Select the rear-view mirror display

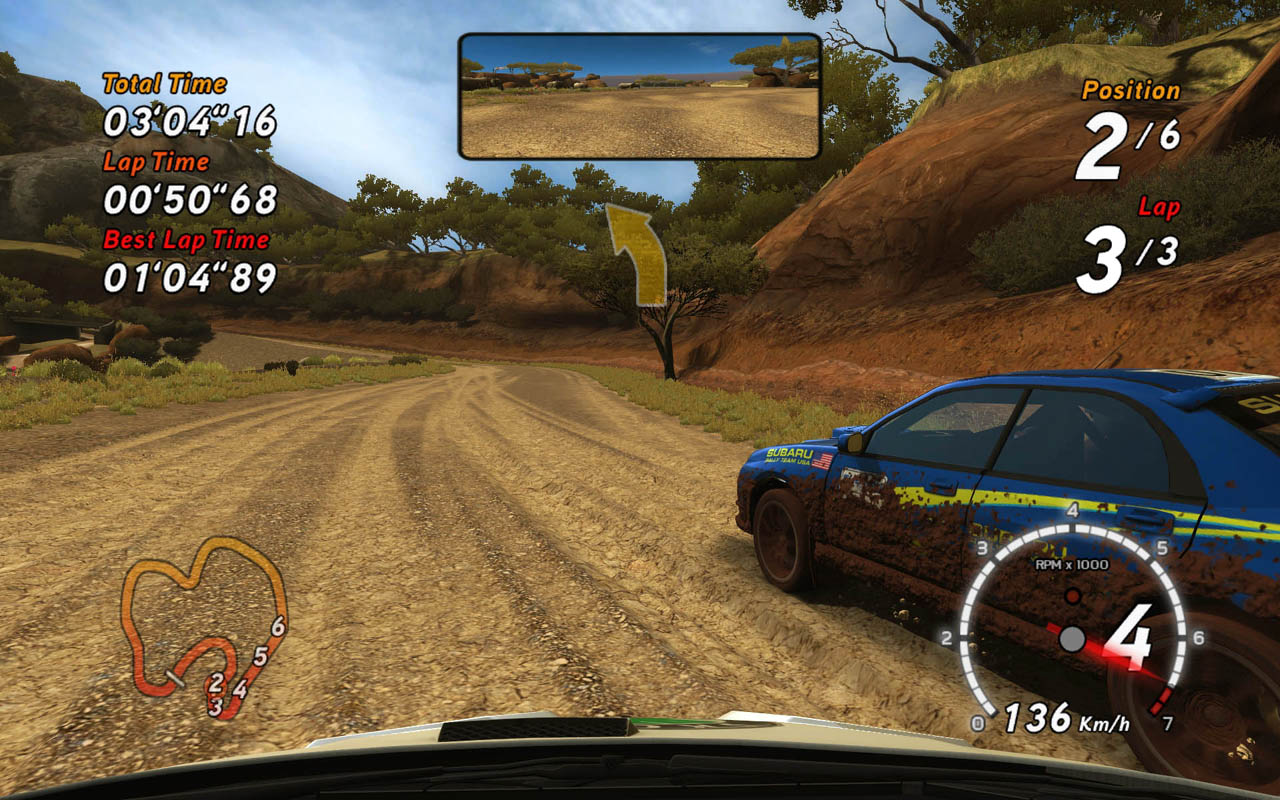(640, 96)
